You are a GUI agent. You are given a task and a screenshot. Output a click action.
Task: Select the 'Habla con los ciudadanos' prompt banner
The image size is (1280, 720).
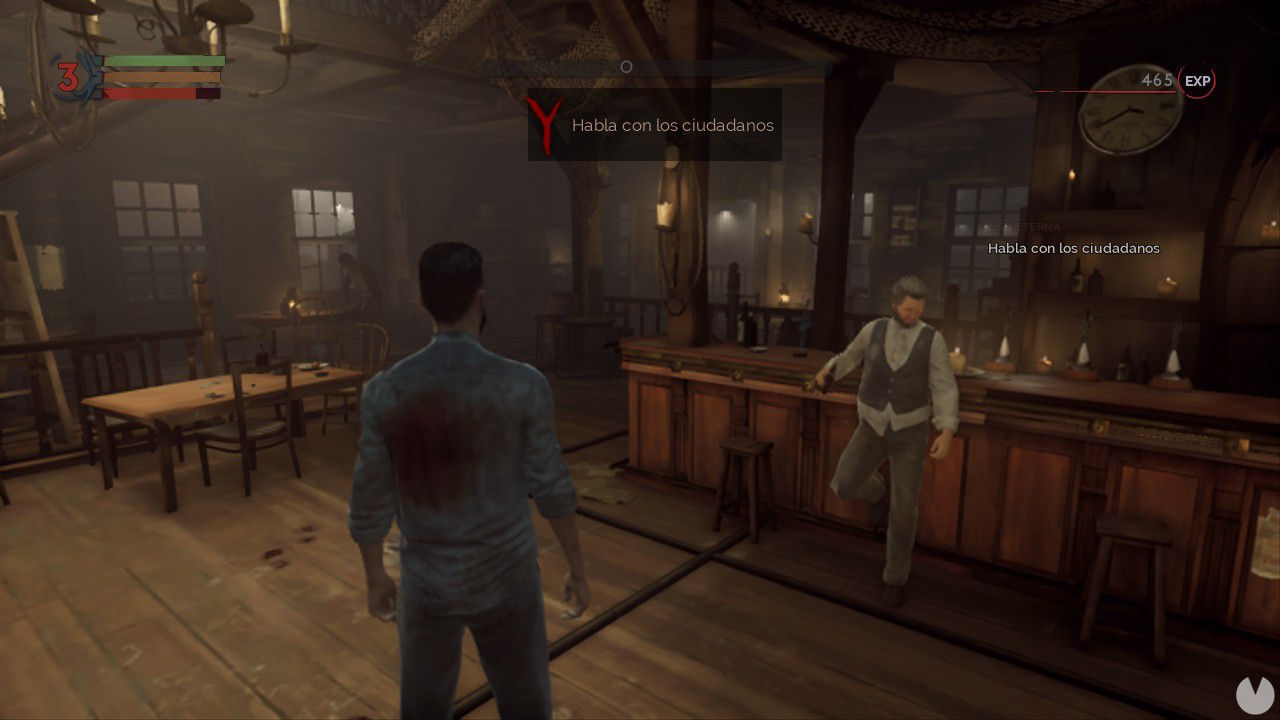point(655,125)
